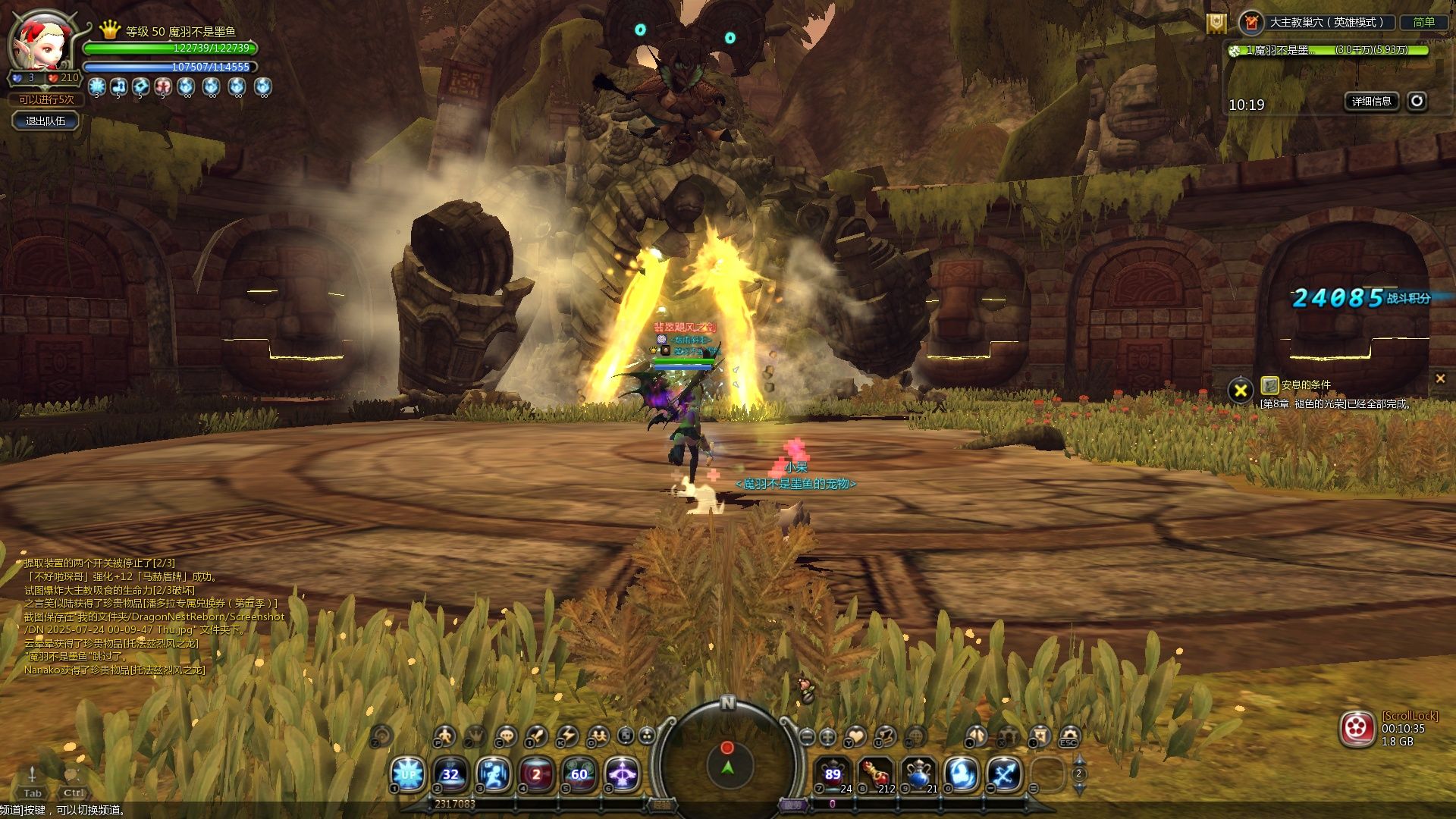
Task: Open the system settings gear icon labeled ESC
Action: click(x=1069, y=735)
